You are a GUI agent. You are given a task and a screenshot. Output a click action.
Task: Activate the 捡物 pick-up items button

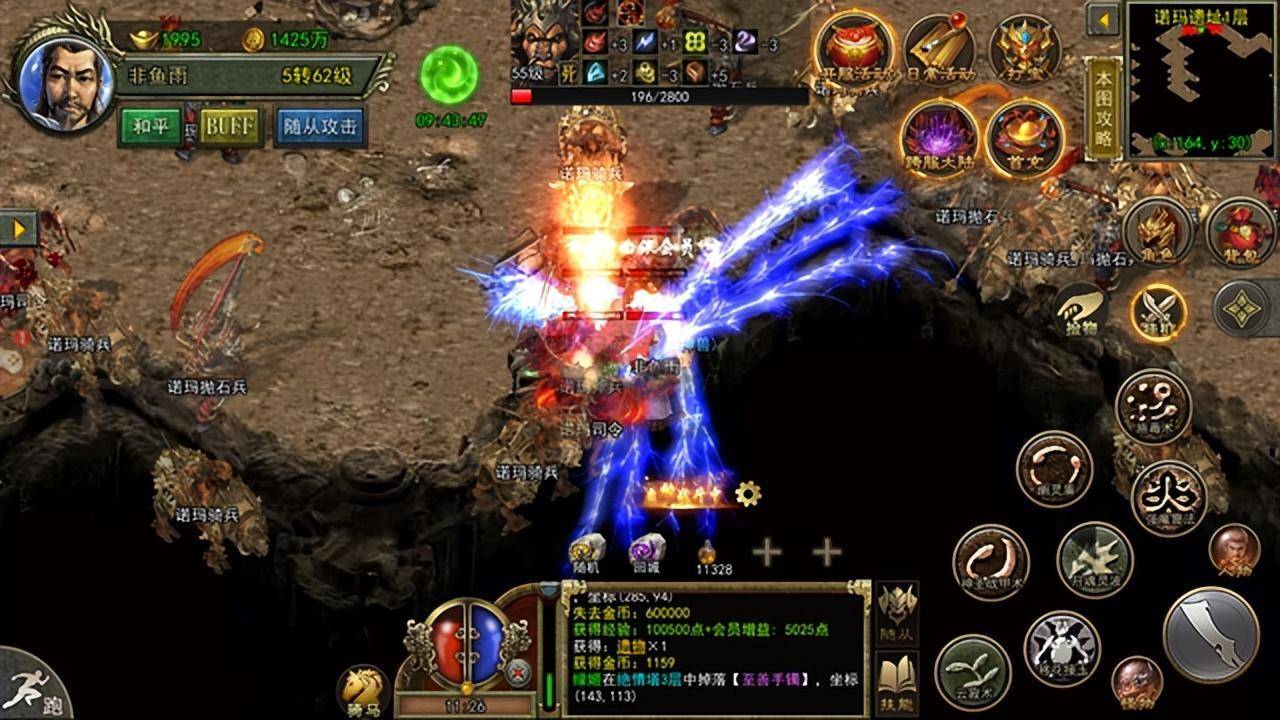1080,309
